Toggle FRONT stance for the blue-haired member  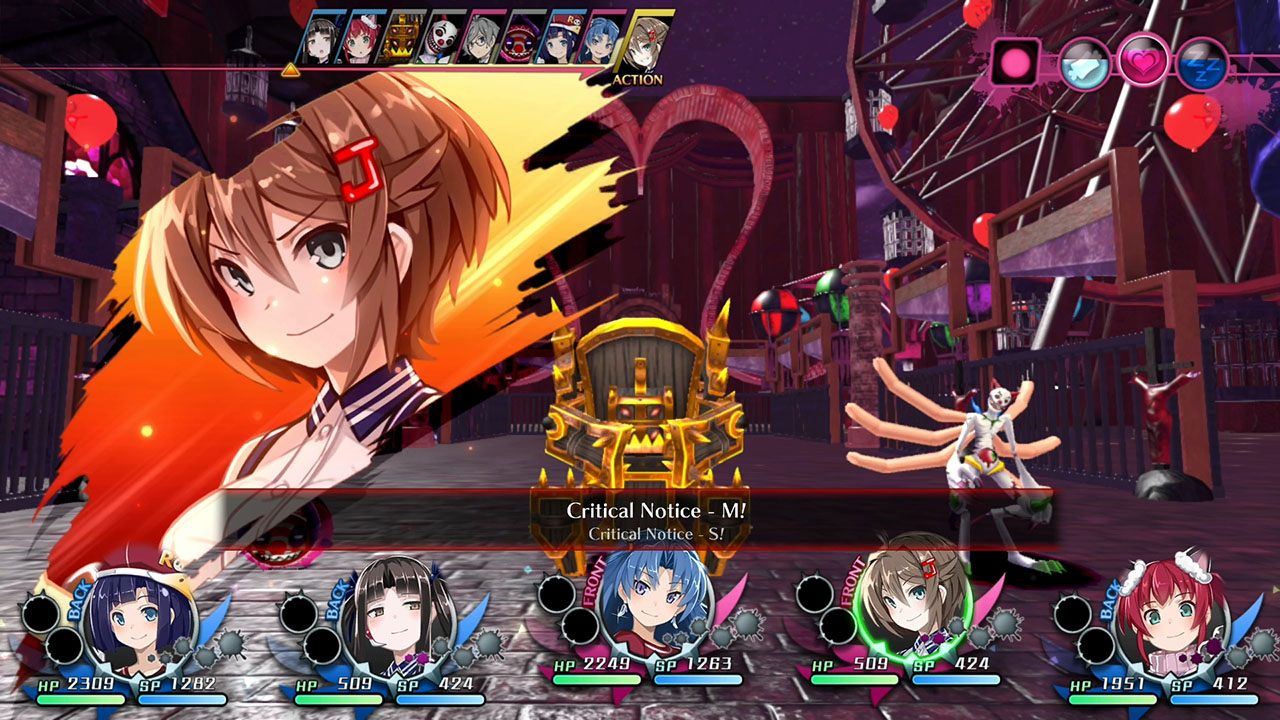pyautogui.click(x=591, y=589)
